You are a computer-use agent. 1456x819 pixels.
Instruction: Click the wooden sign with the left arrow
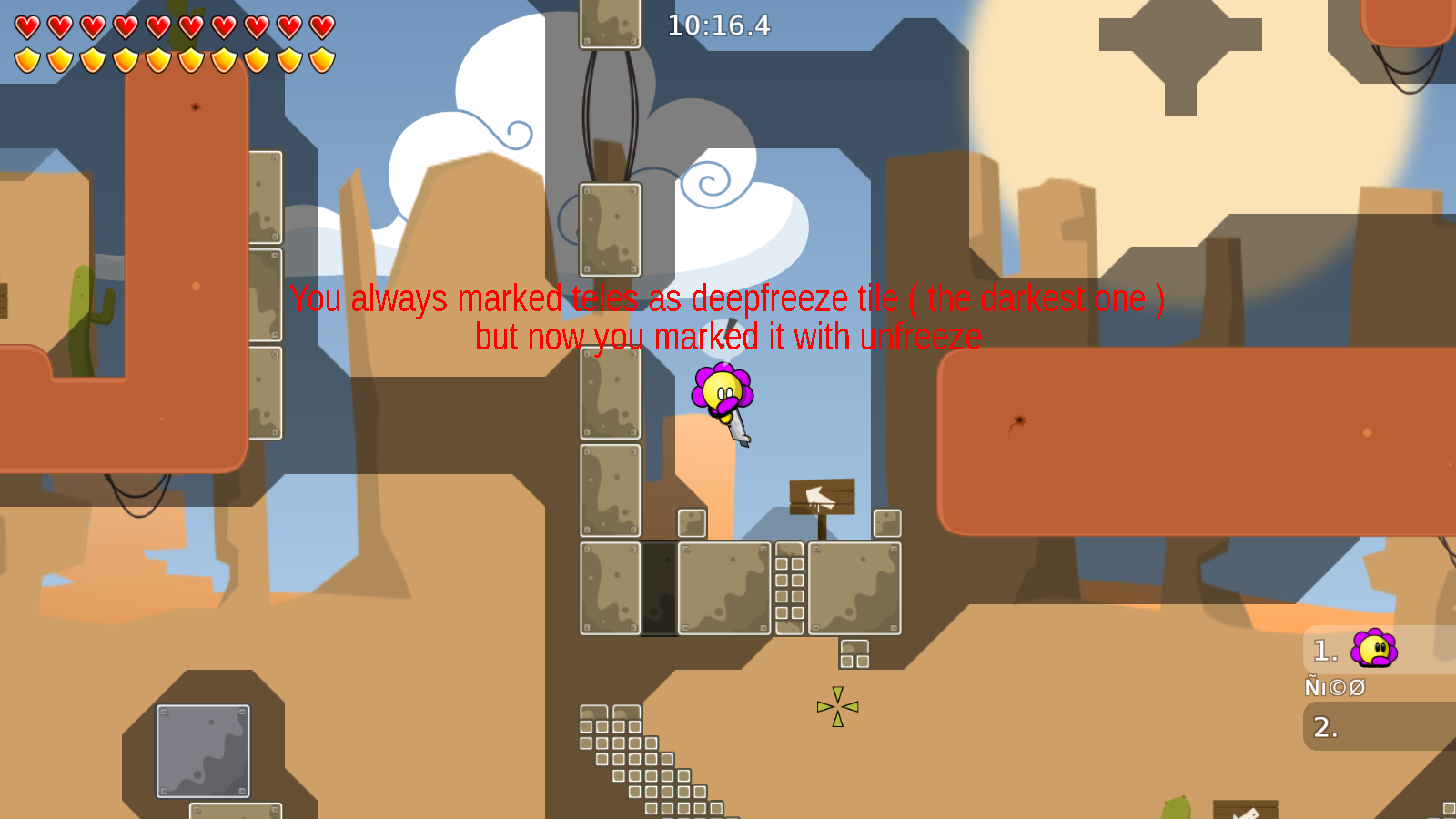click(x=824, y=497)
